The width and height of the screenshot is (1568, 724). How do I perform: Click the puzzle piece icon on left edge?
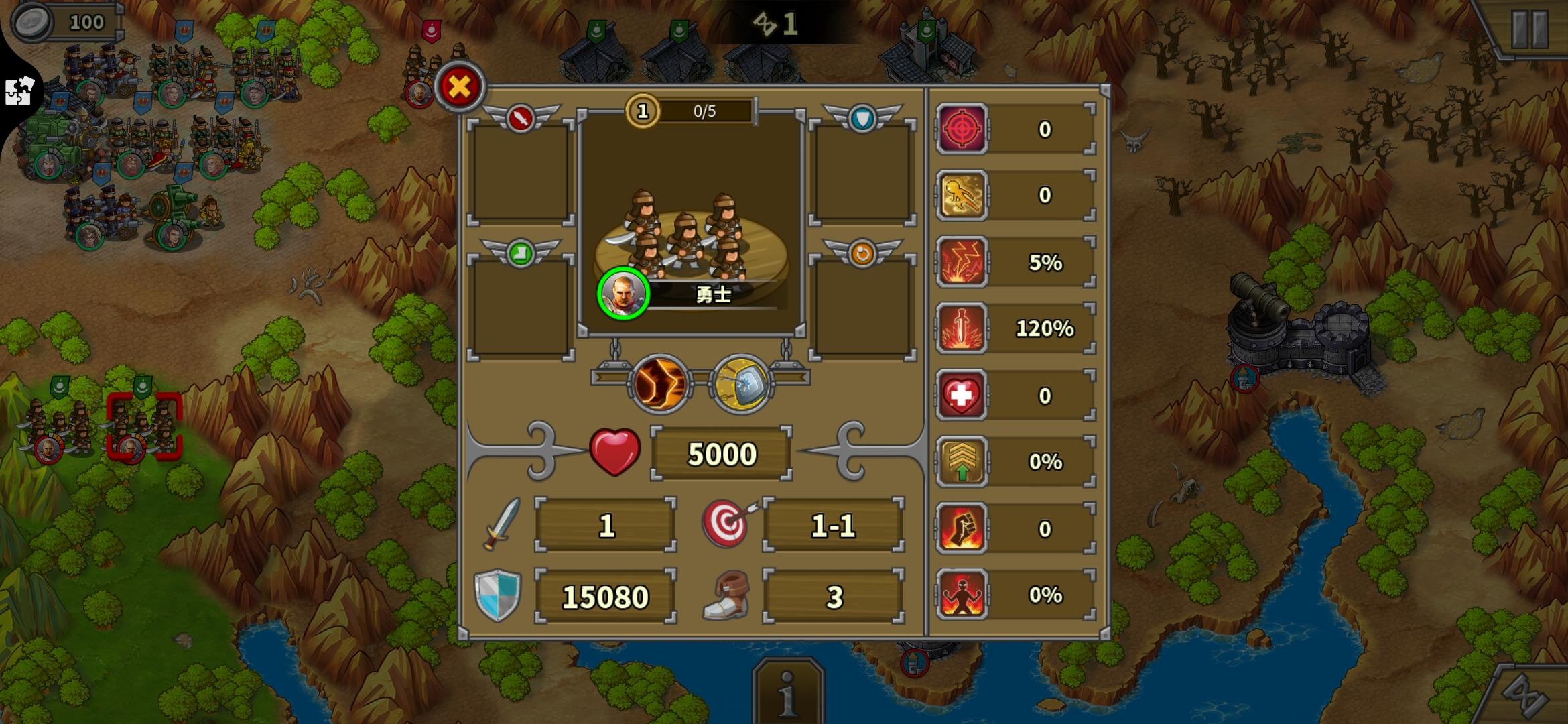(x=20, y=90)
